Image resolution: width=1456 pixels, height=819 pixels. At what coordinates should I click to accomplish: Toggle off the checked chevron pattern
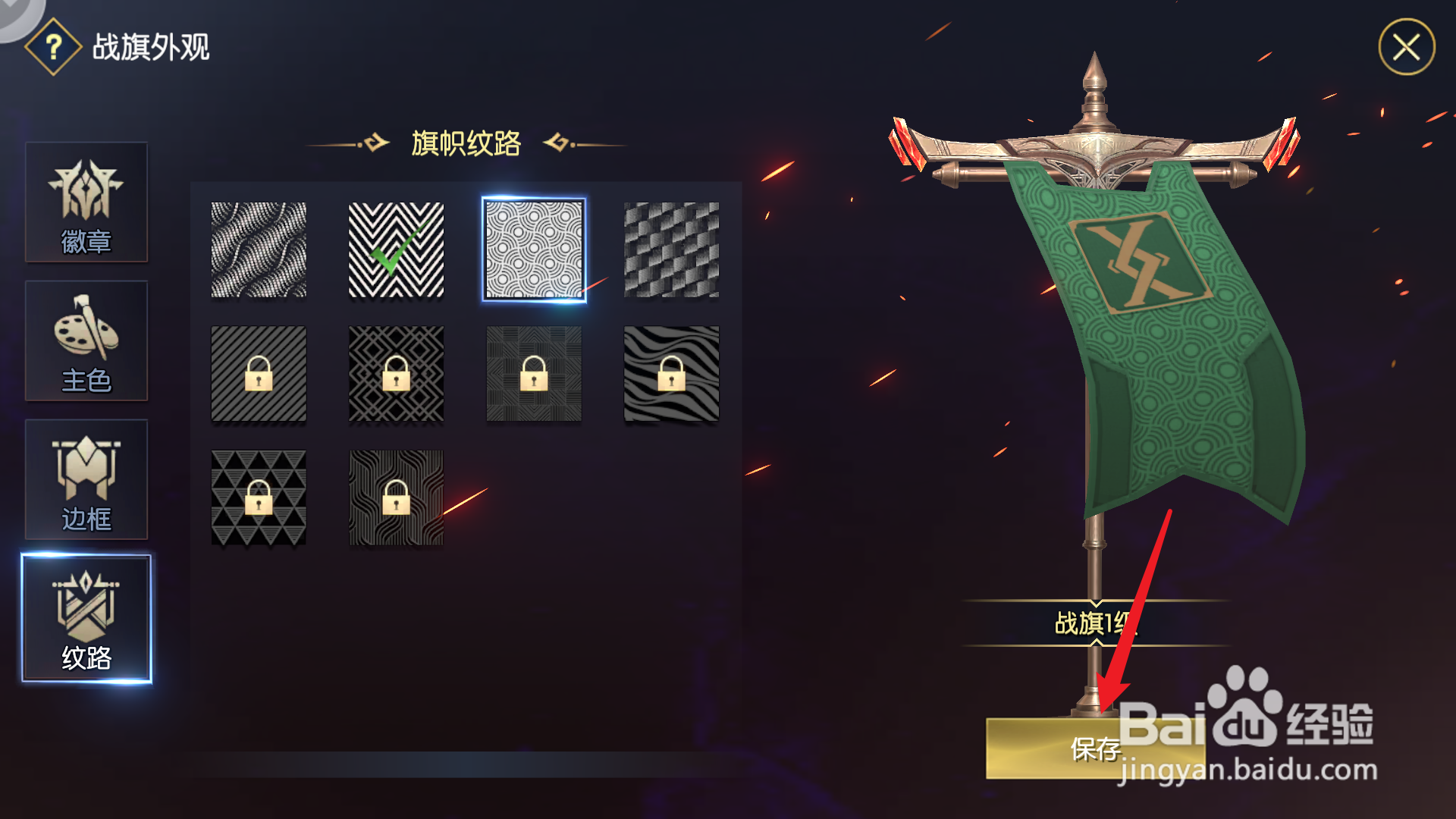396,251
